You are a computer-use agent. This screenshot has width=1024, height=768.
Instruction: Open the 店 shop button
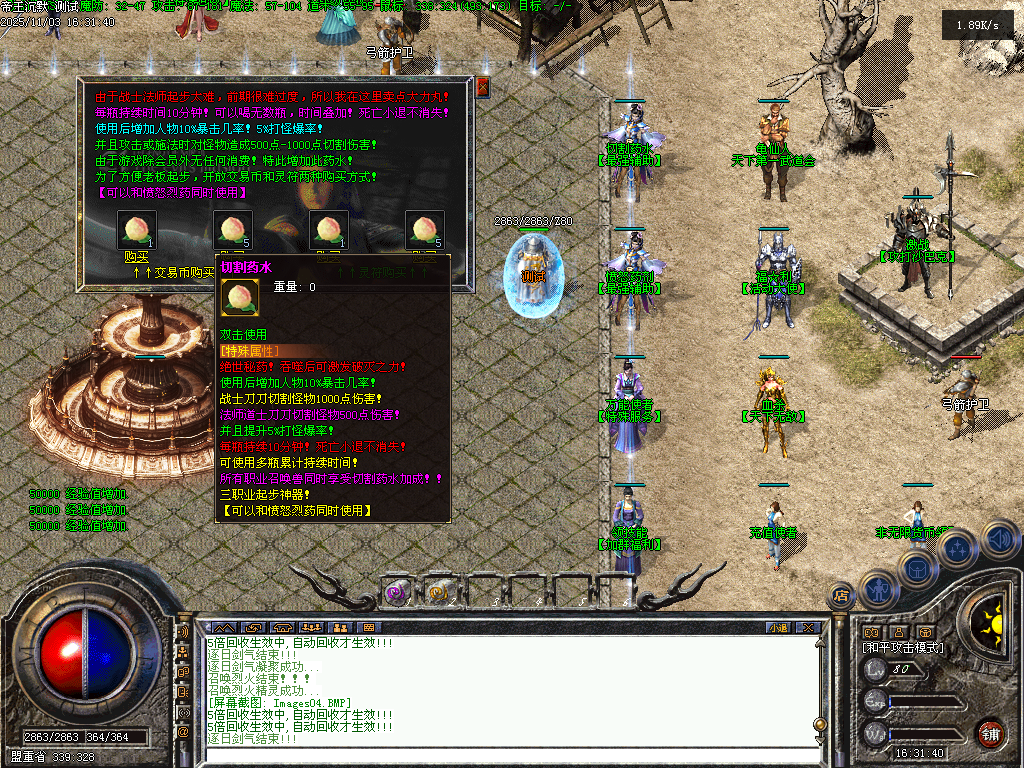tap(841, 596)
